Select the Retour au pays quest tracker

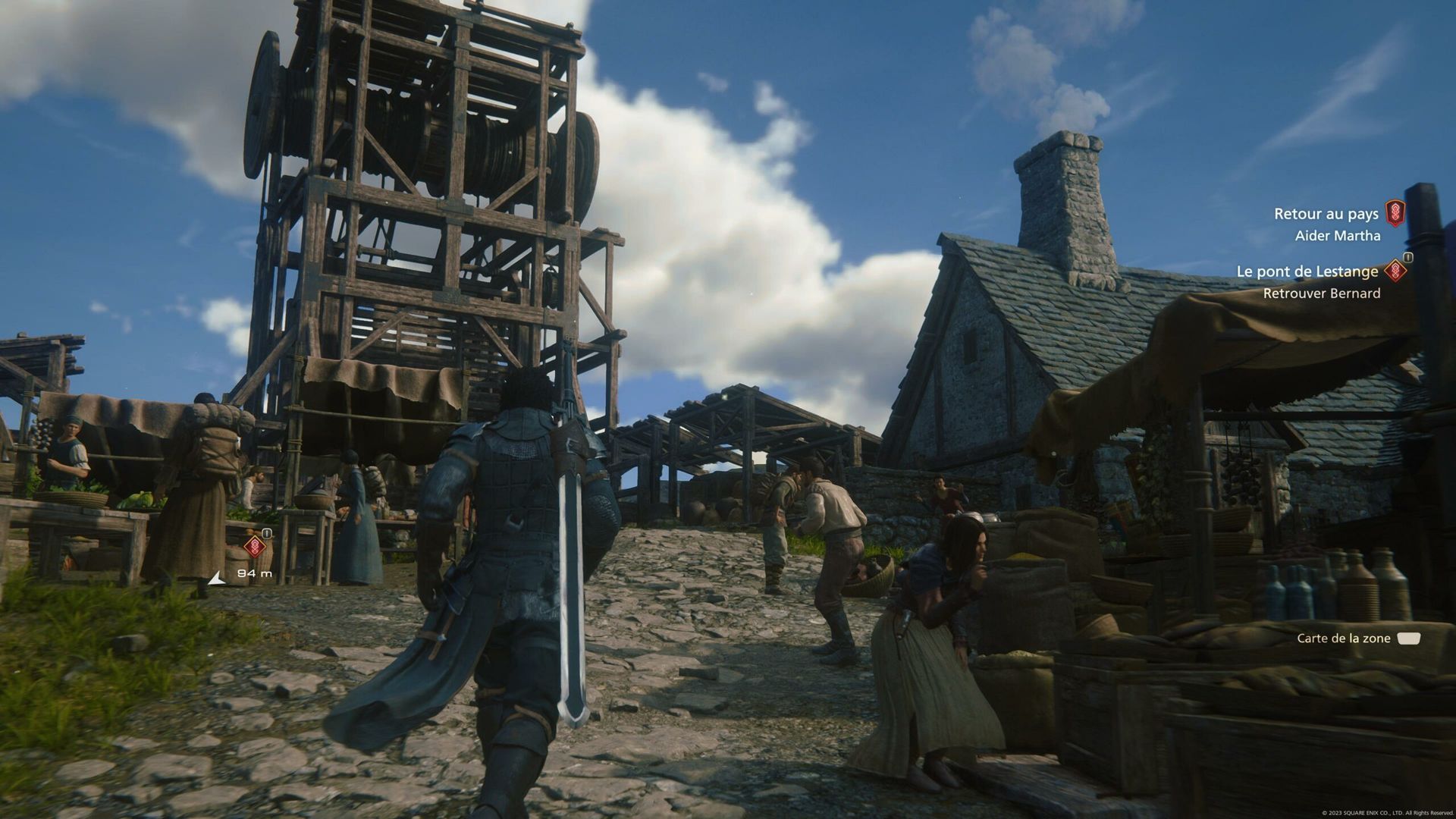[1326, 214]
